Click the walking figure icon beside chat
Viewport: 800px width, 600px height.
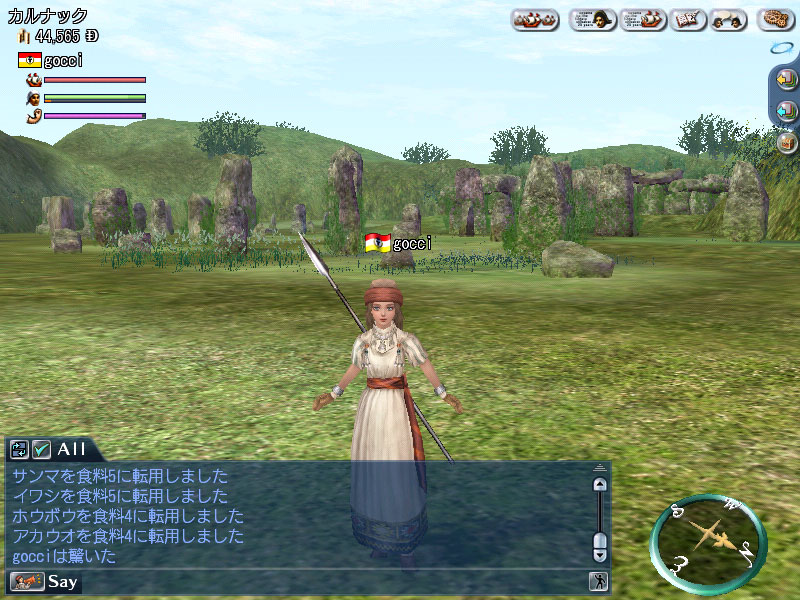pos(599,581)
